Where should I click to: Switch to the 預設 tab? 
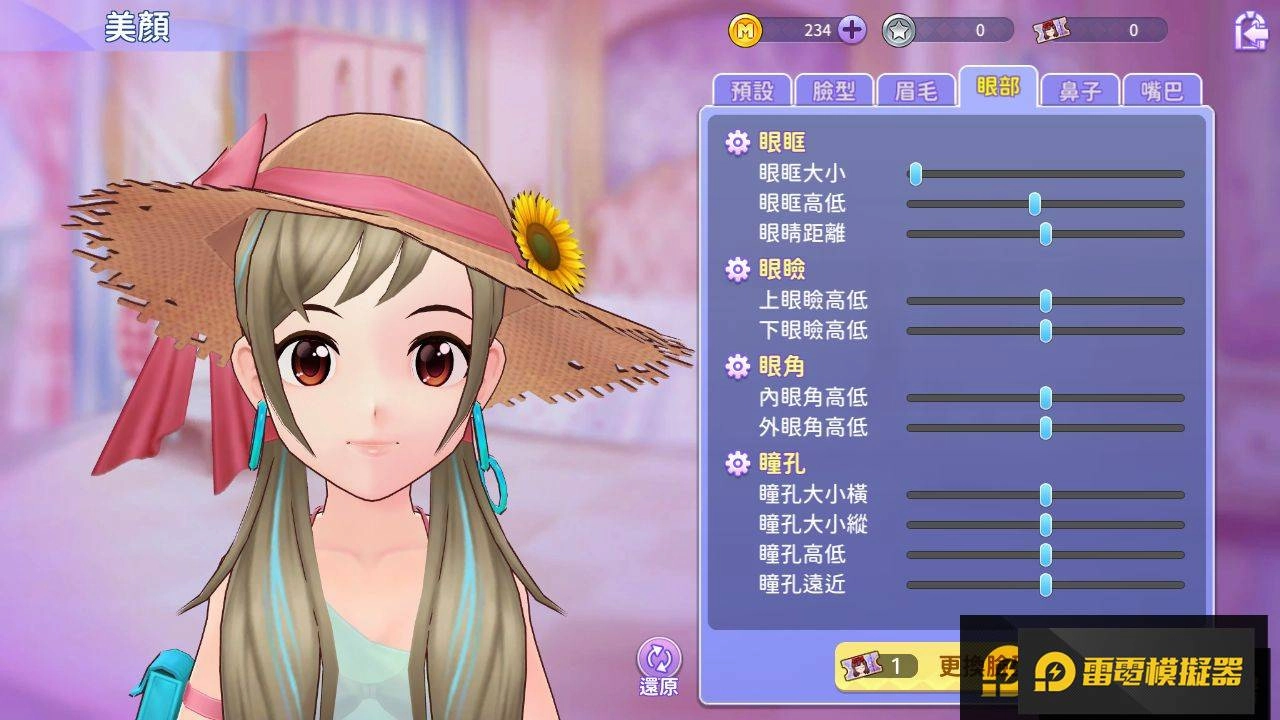pyautogui.click(x=752, y=91)
